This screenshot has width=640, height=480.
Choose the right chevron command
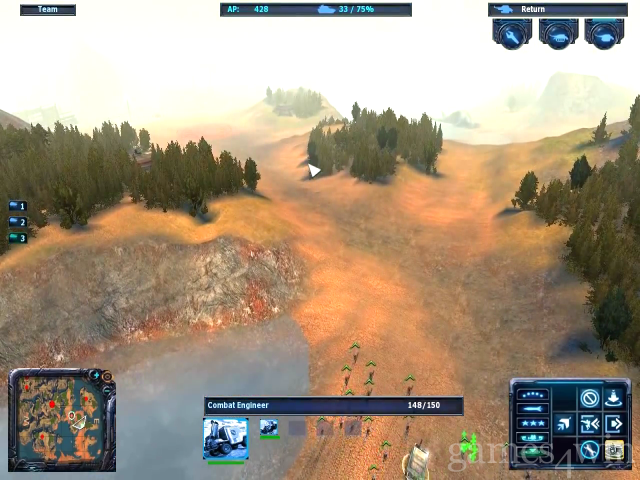(x=614, y=424)
